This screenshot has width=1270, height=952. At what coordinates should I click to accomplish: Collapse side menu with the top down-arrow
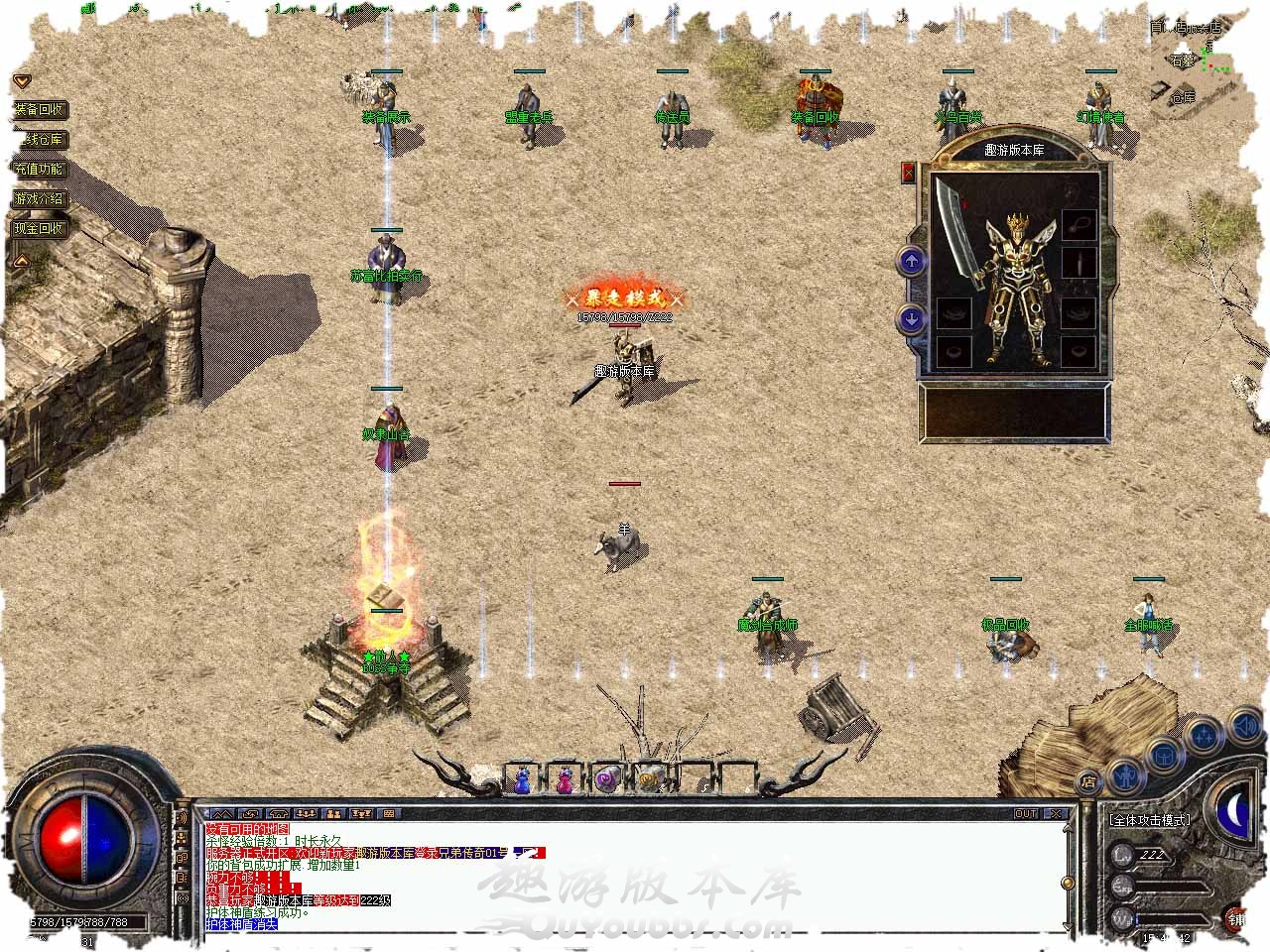tap(22, 81)
